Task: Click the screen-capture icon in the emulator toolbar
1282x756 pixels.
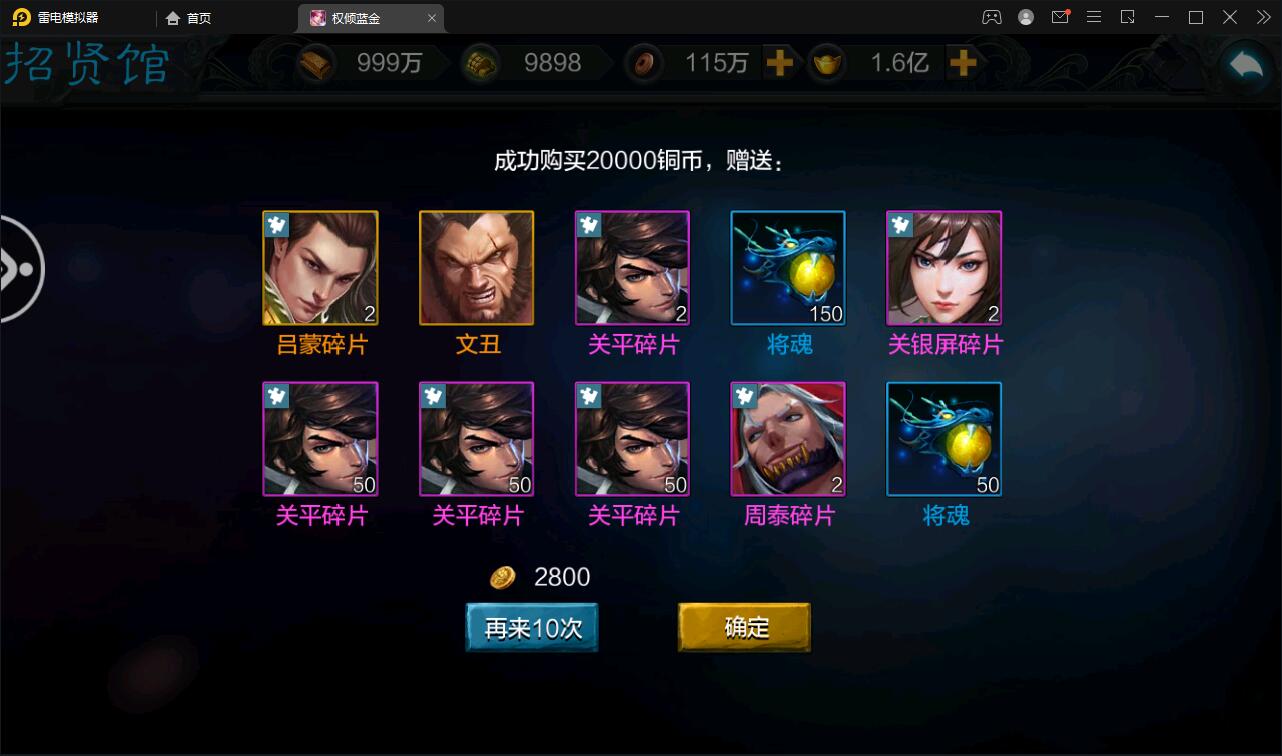Action: 1127,17
